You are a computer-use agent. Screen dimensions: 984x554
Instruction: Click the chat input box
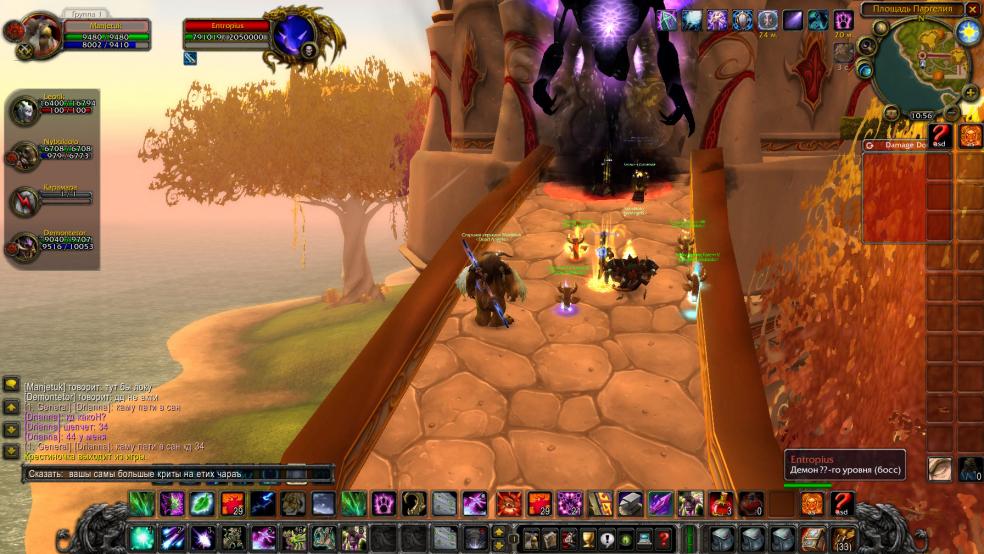[x=180, y=473]
